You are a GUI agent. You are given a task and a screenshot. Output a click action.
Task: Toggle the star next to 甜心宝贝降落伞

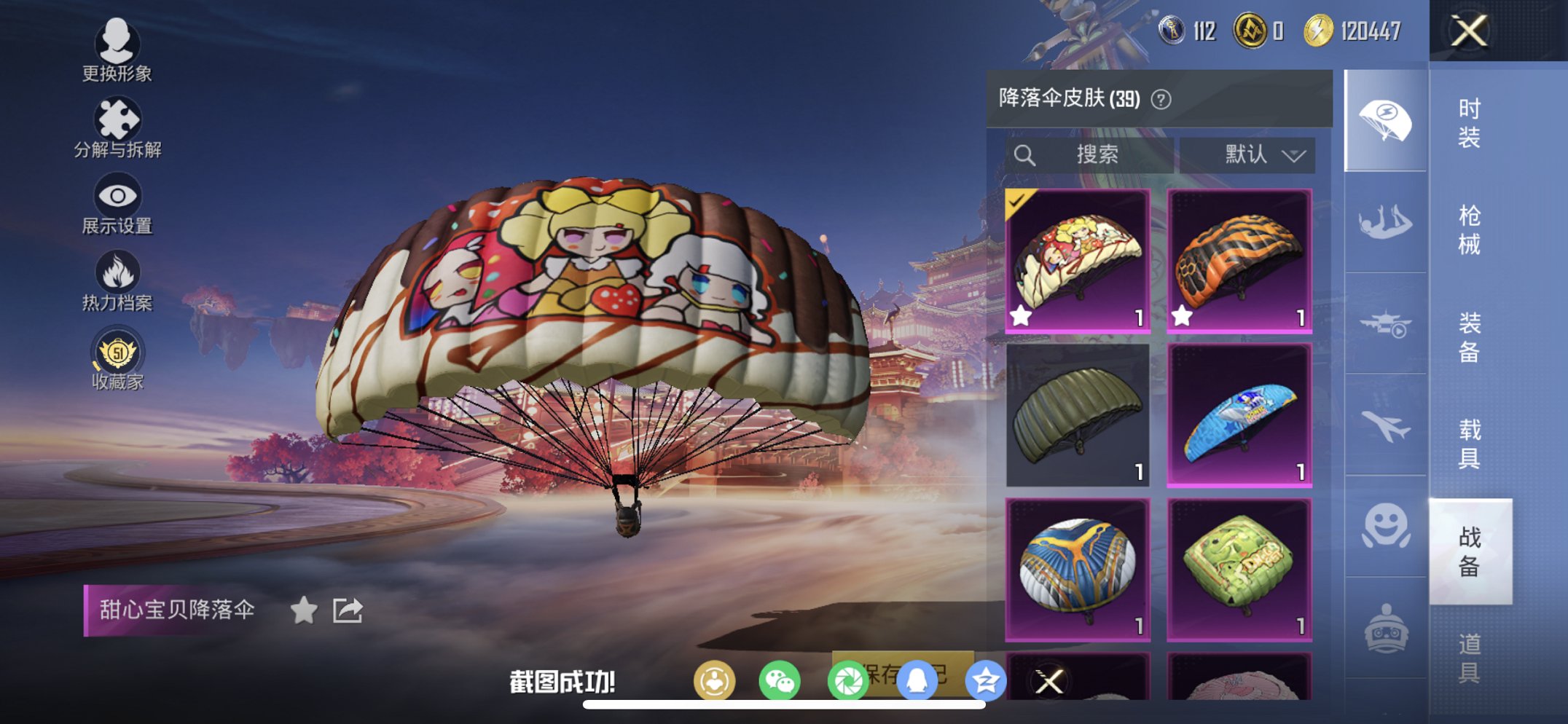[305, 610]
